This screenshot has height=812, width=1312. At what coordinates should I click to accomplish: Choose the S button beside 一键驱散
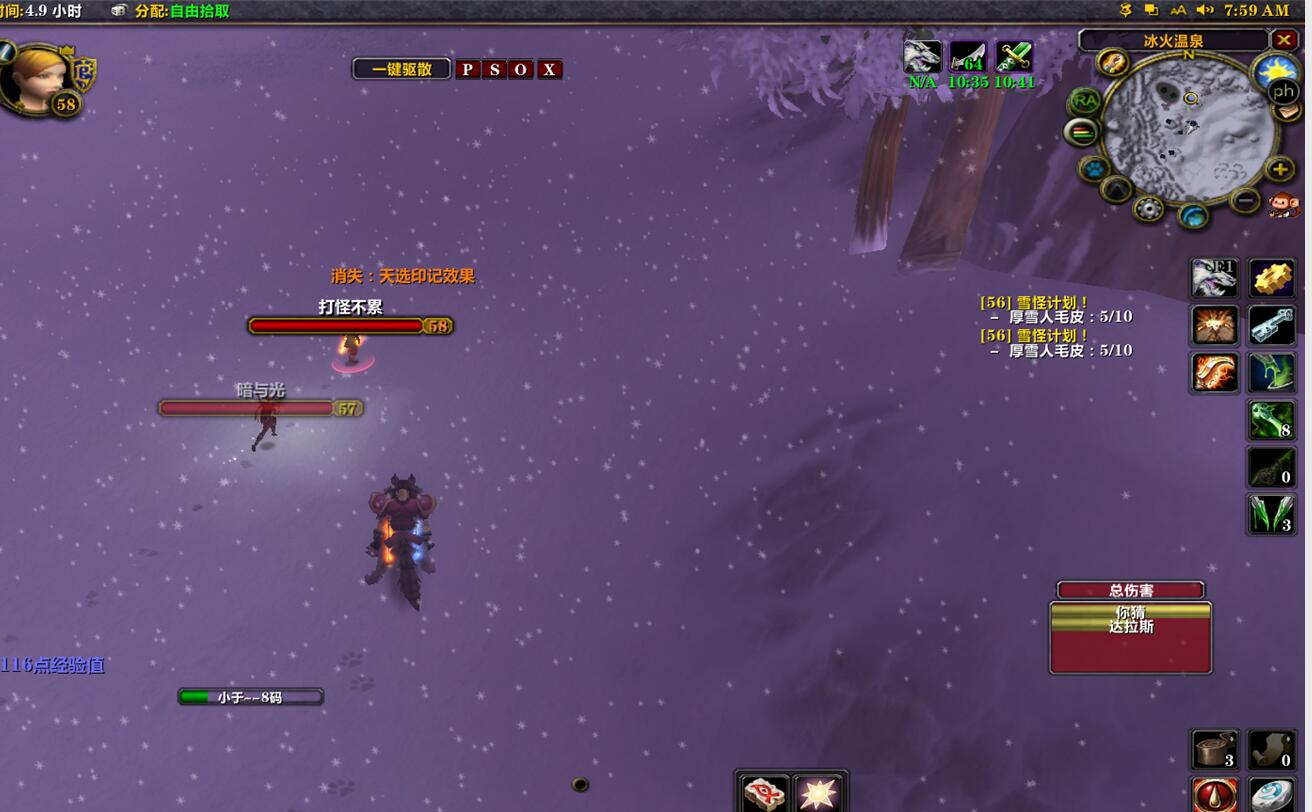click(494, 69)
